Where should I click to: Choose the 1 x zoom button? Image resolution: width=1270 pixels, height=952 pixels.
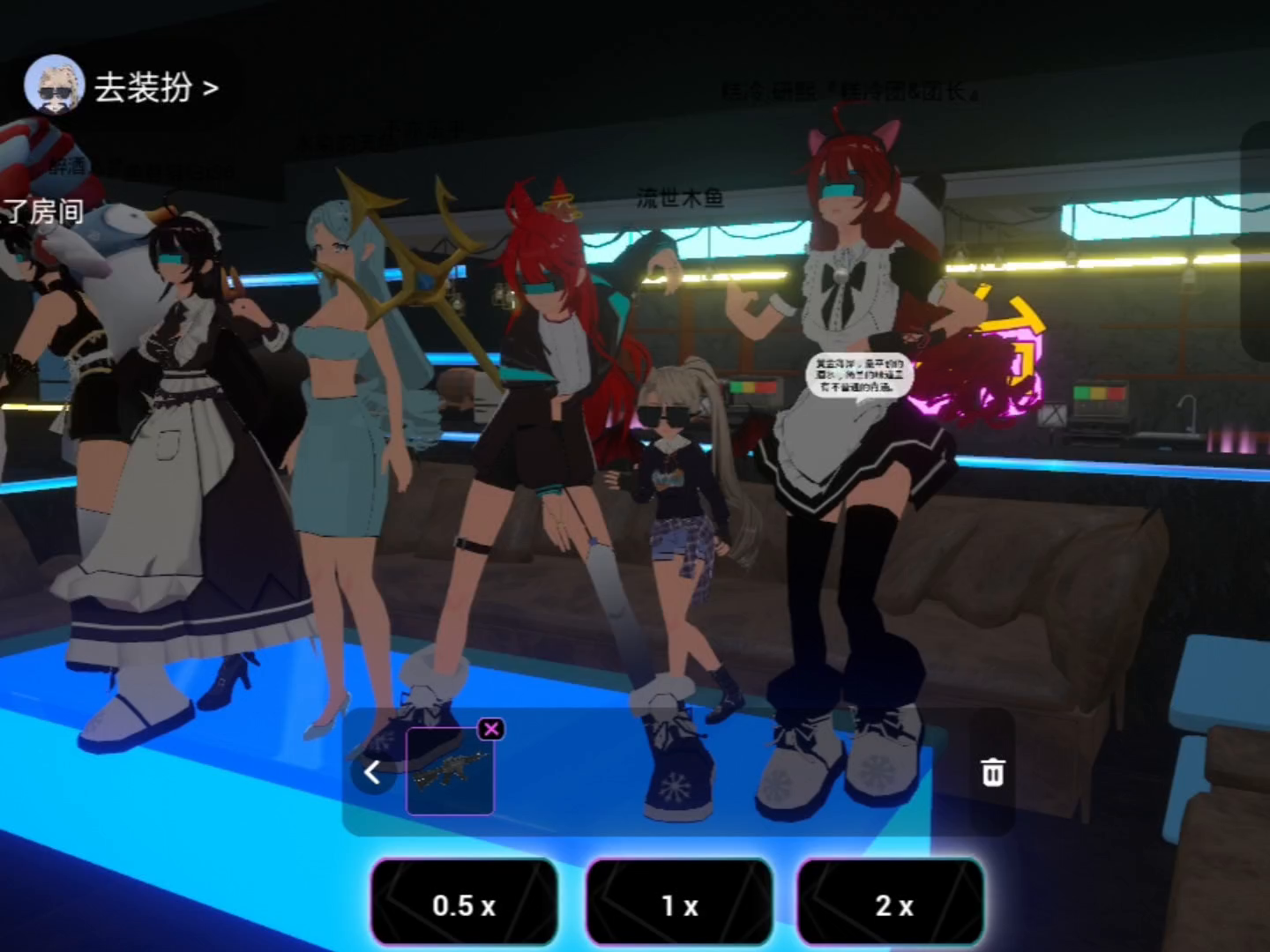pos(679,904)
